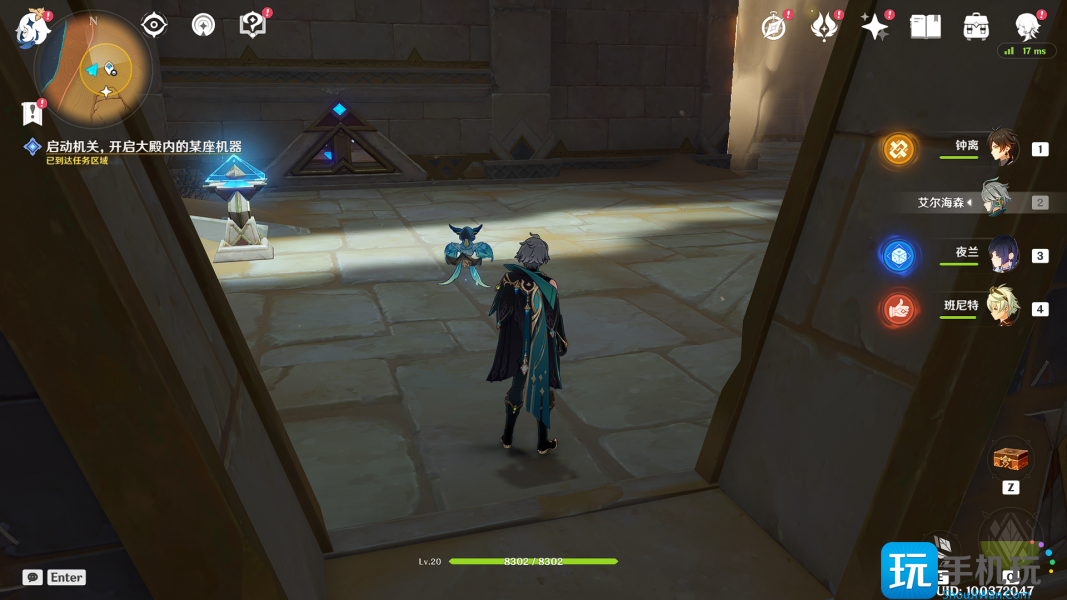
Task: Open the tutorial book with question mark
Action: [253, 25]
